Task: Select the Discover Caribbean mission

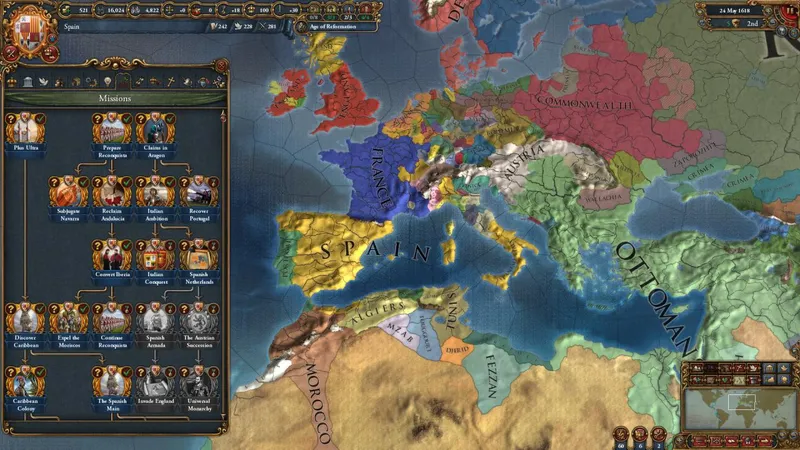Action: point(25,318)
